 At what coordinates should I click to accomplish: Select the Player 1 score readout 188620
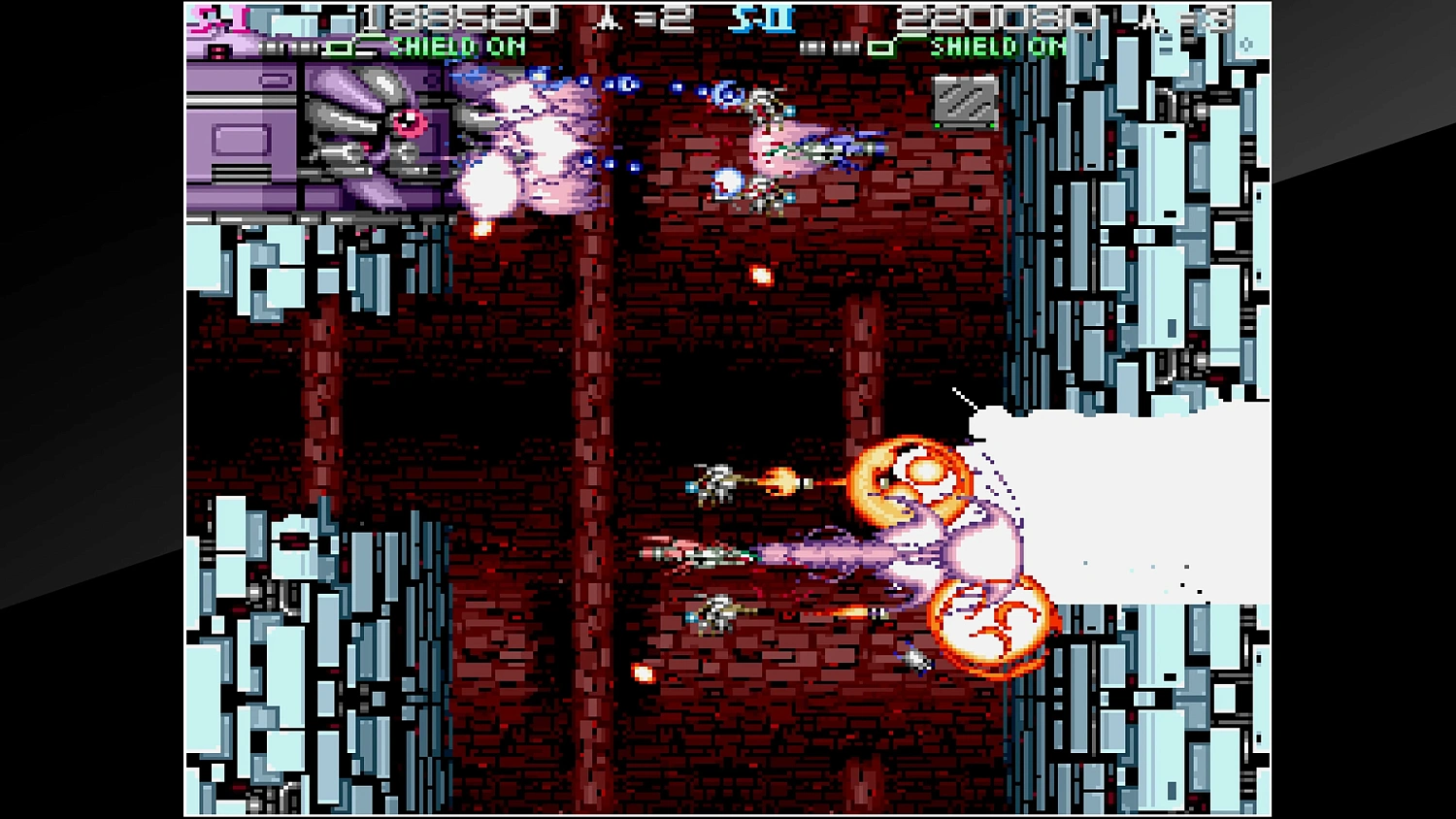(x=456, y=16)
